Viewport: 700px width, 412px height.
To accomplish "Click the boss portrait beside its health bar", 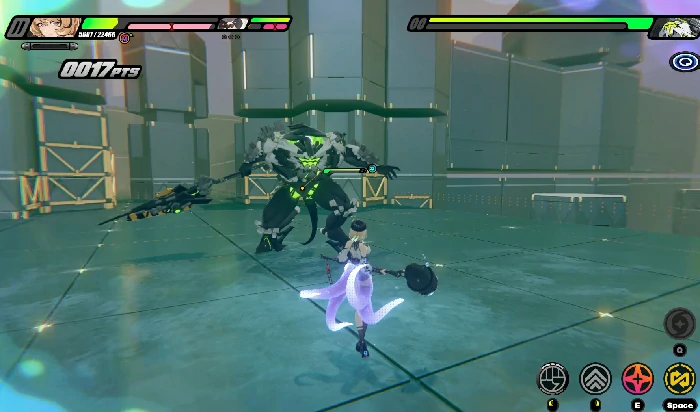I will pos(673,27).
